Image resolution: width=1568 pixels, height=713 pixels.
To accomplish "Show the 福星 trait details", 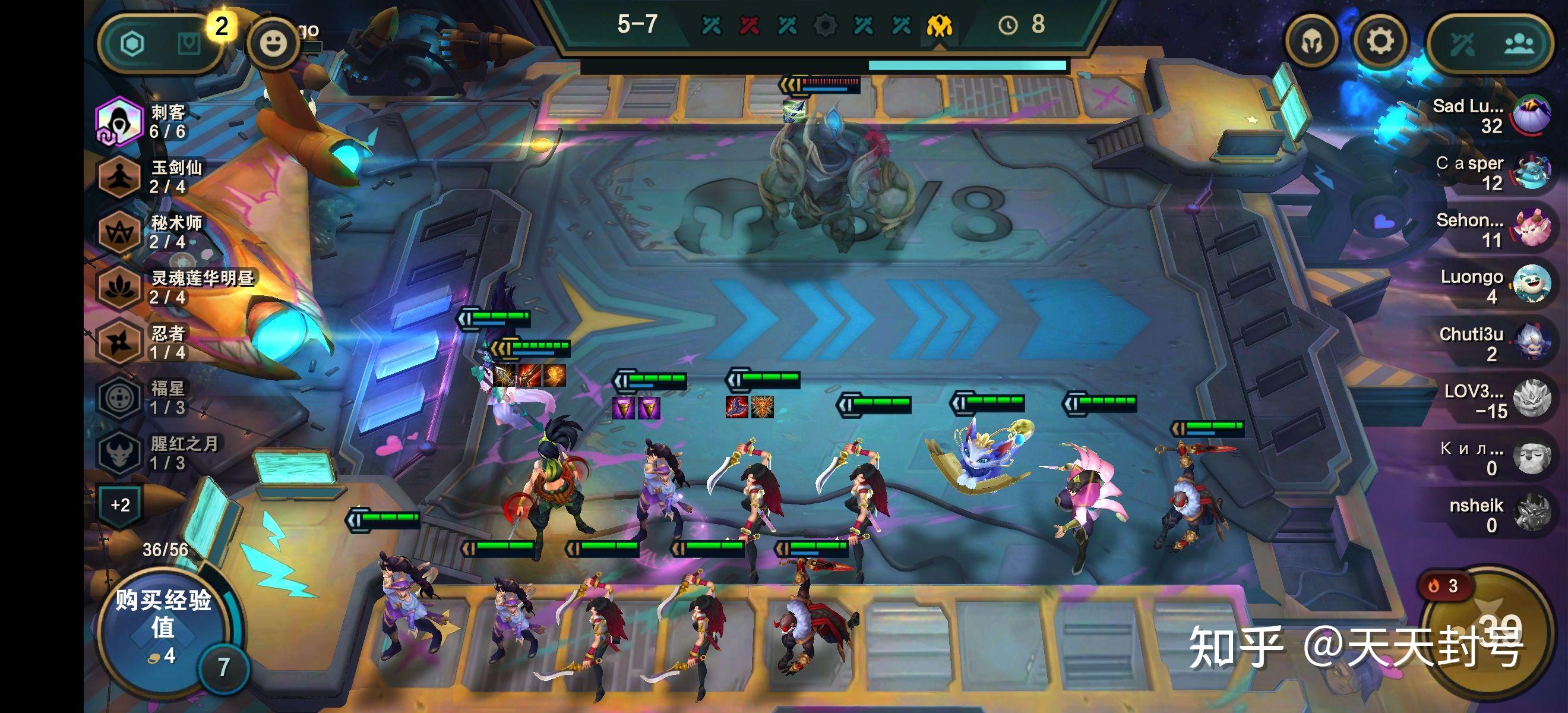I will point(119,398).
